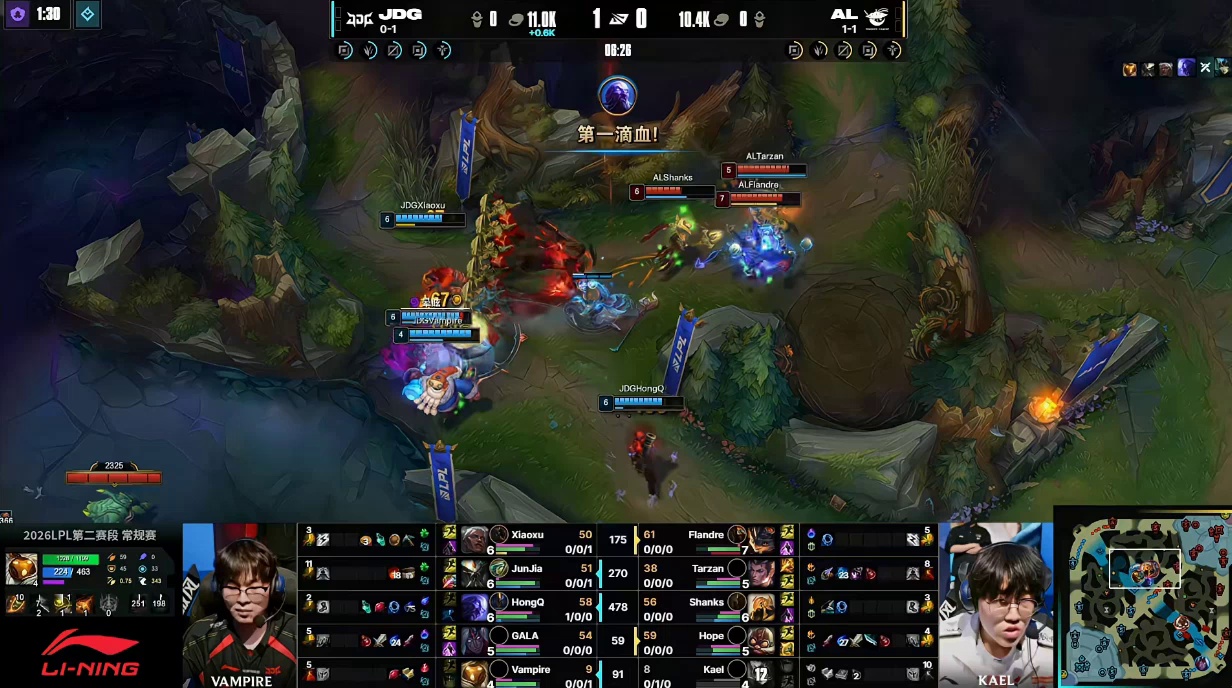1232x688 pixels.
Task: Select JunJia's scoreboard row
Action: [x=526, y=574]
